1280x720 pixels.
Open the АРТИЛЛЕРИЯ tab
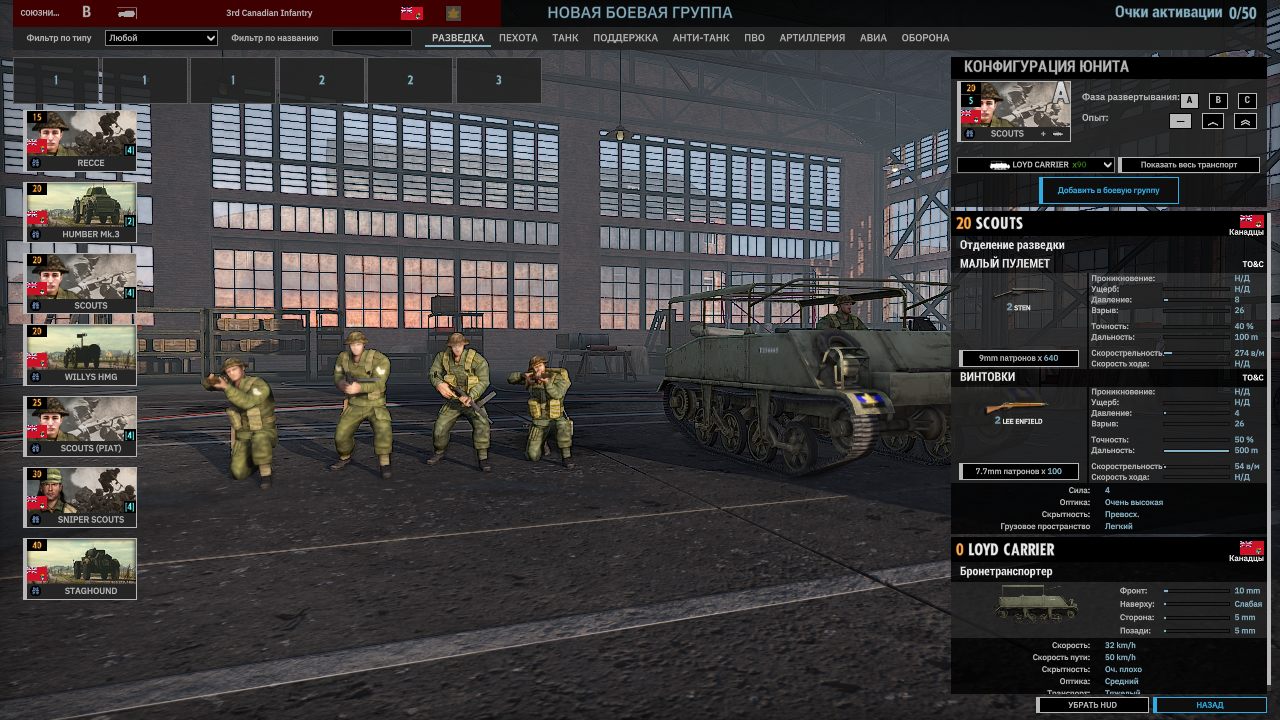click(x=812, y=38)
